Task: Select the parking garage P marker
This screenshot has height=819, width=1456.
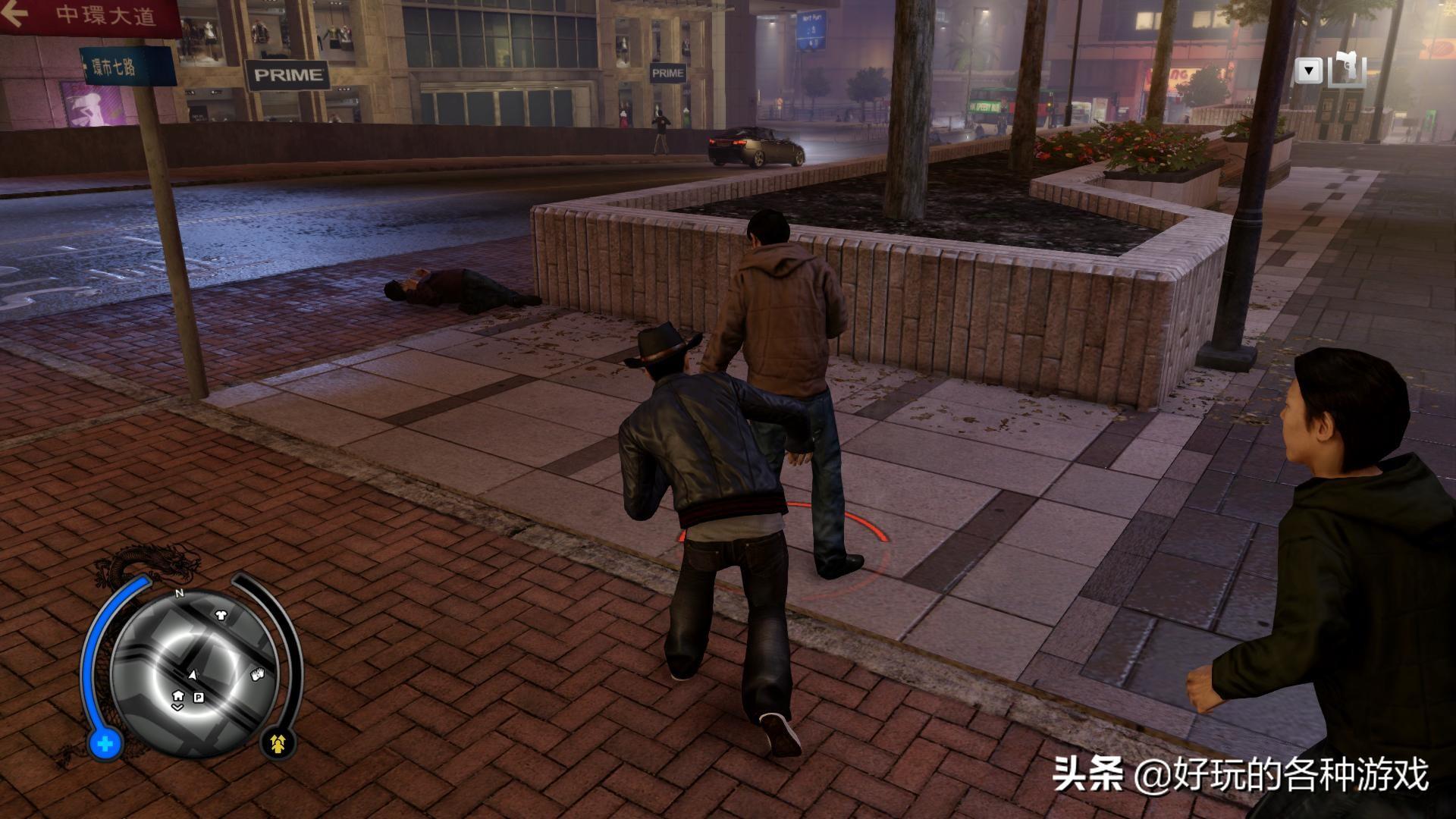Action: 199,698
